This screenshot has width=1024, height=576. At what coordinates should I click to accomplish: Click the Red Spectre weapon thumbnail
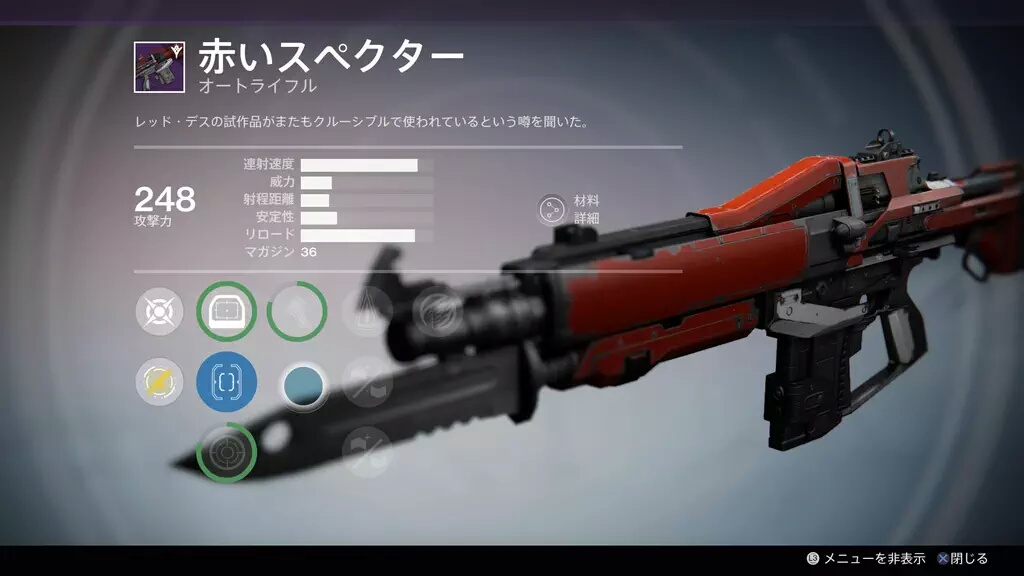point(158,68)
